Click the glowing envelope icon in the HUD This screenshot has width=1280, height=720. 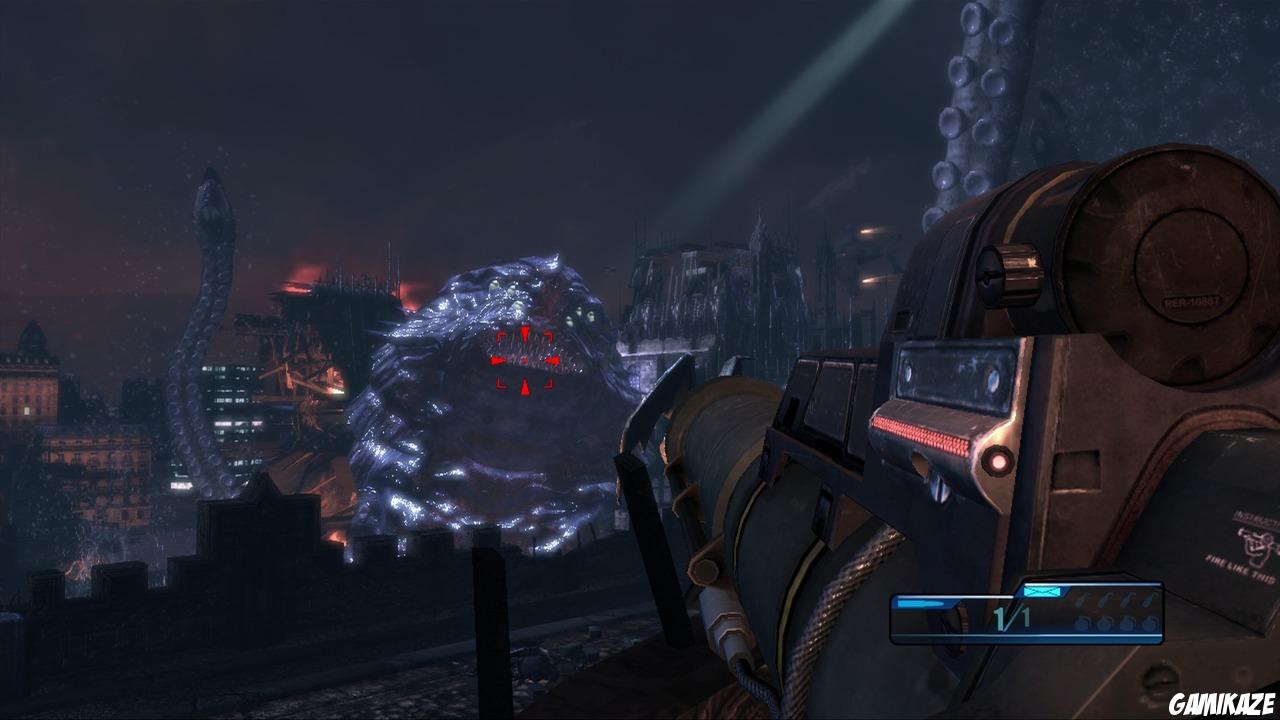click(x=1040, y=592)
